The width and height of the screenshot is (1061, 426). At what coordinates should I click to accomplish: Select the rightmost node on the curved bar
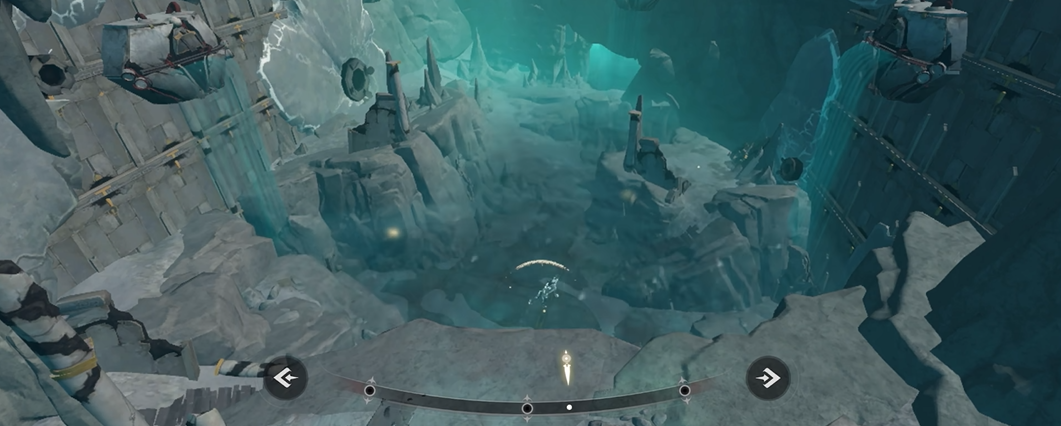pyautogui.click(x=684, y=391)
